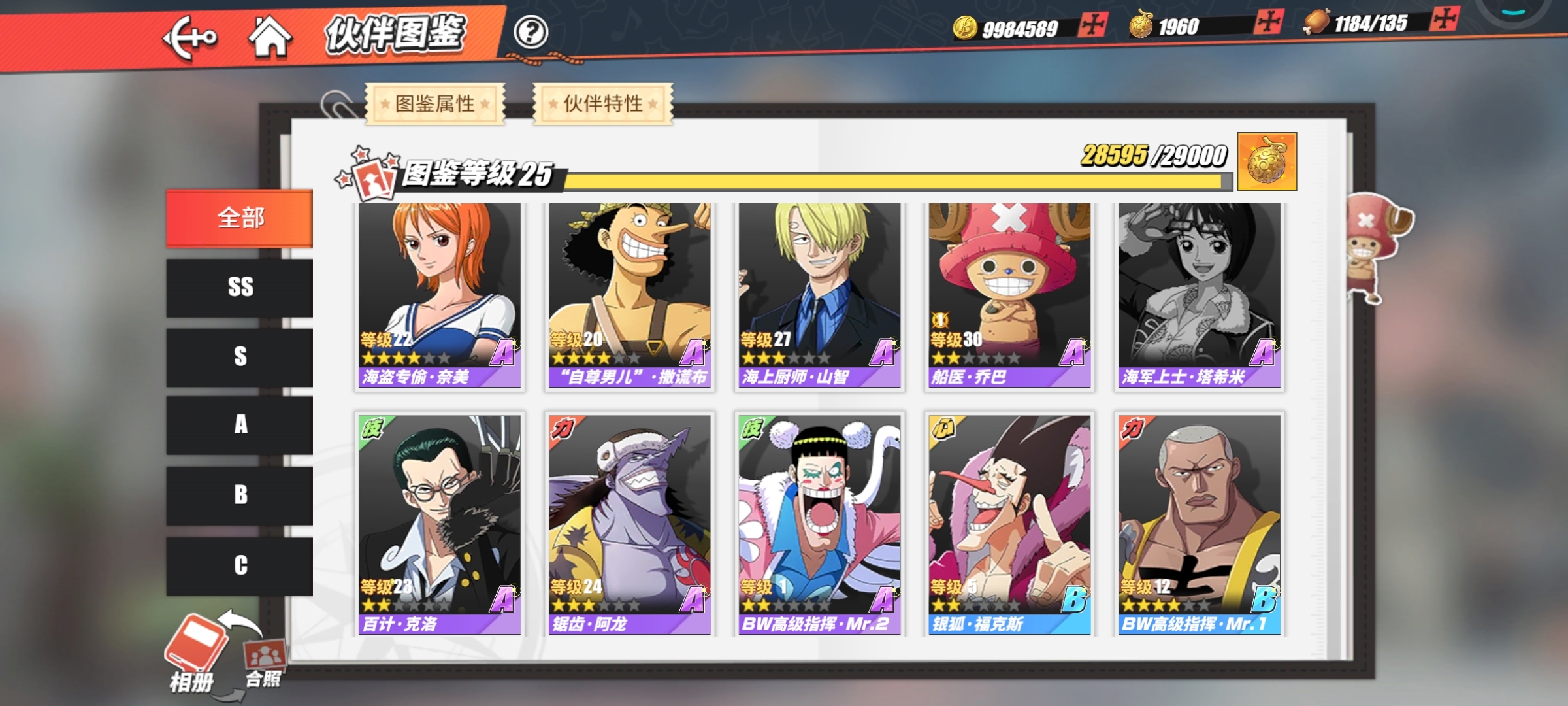Add more gold coins
1568x706 pixels.
(x=1092, y=25)
